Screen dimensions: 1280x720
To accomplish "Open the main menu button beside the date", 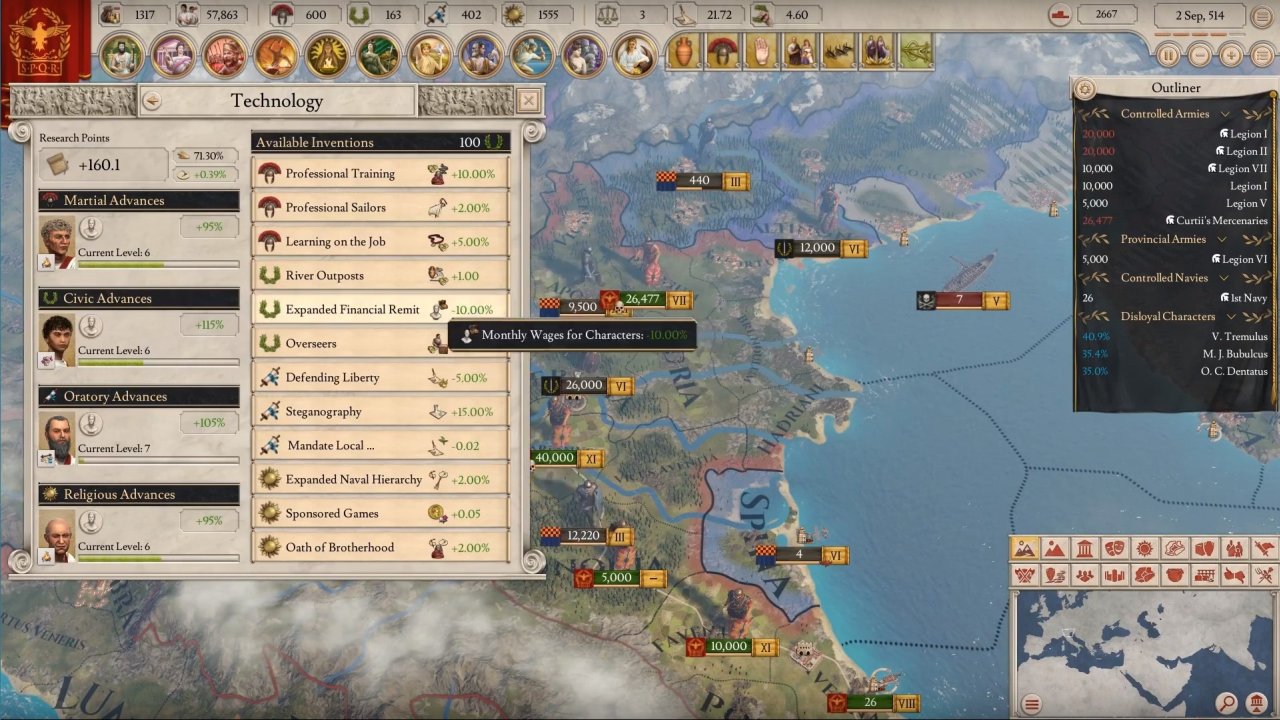I will (x=1262, y=16).
